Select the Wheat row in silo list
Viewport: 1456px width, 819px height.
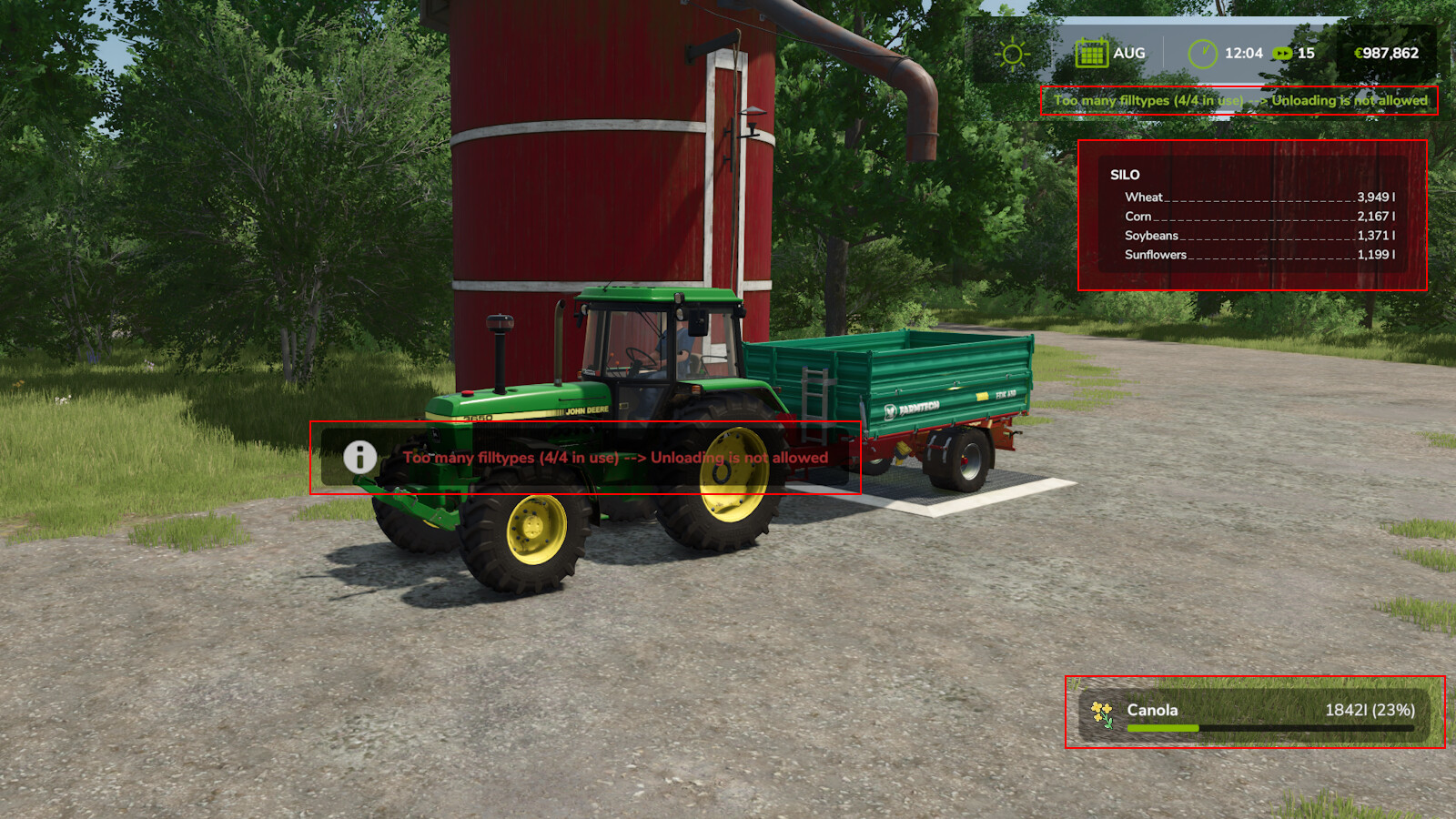pyautogui.click(x=1259, y=197)
